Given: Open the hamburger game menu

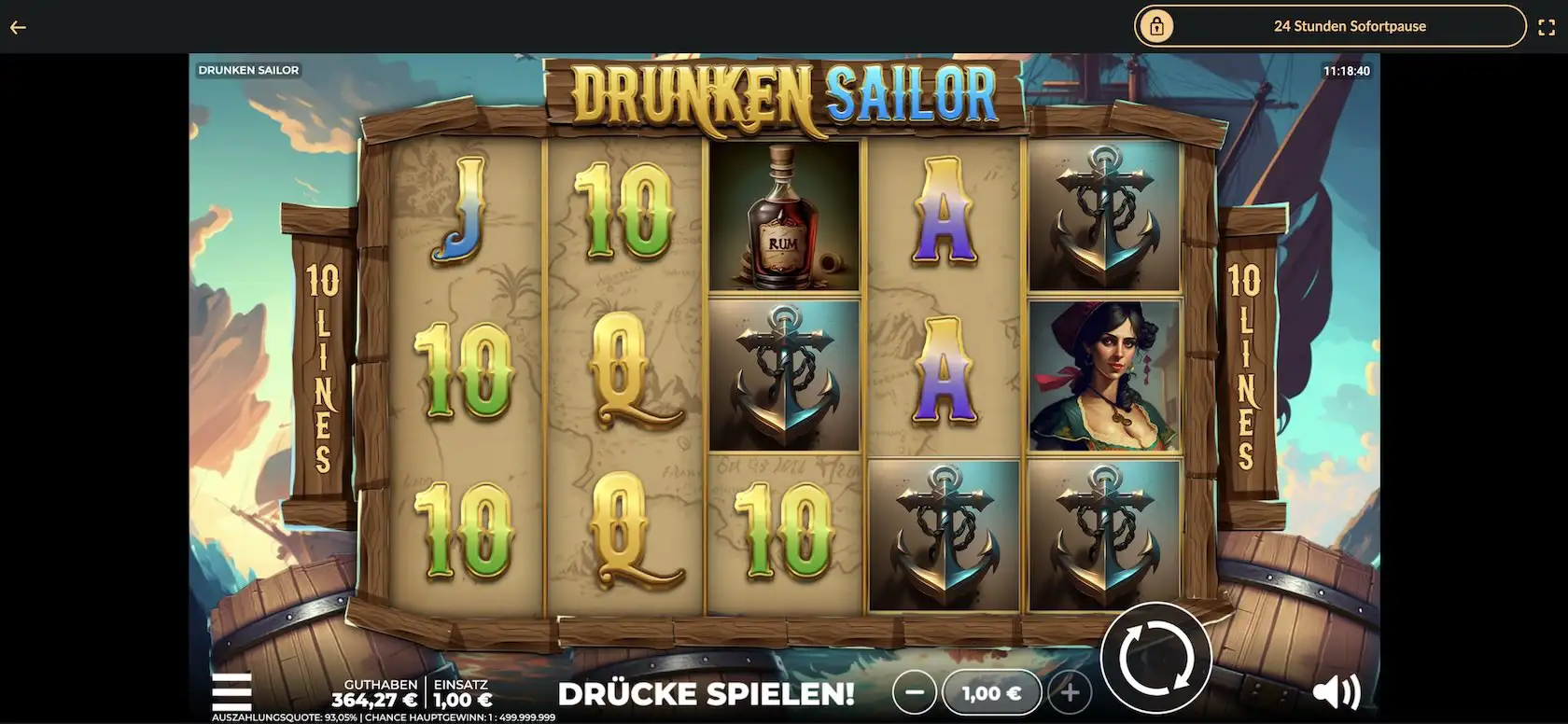Looking at the screenshot, I should (x=232, y=692).
